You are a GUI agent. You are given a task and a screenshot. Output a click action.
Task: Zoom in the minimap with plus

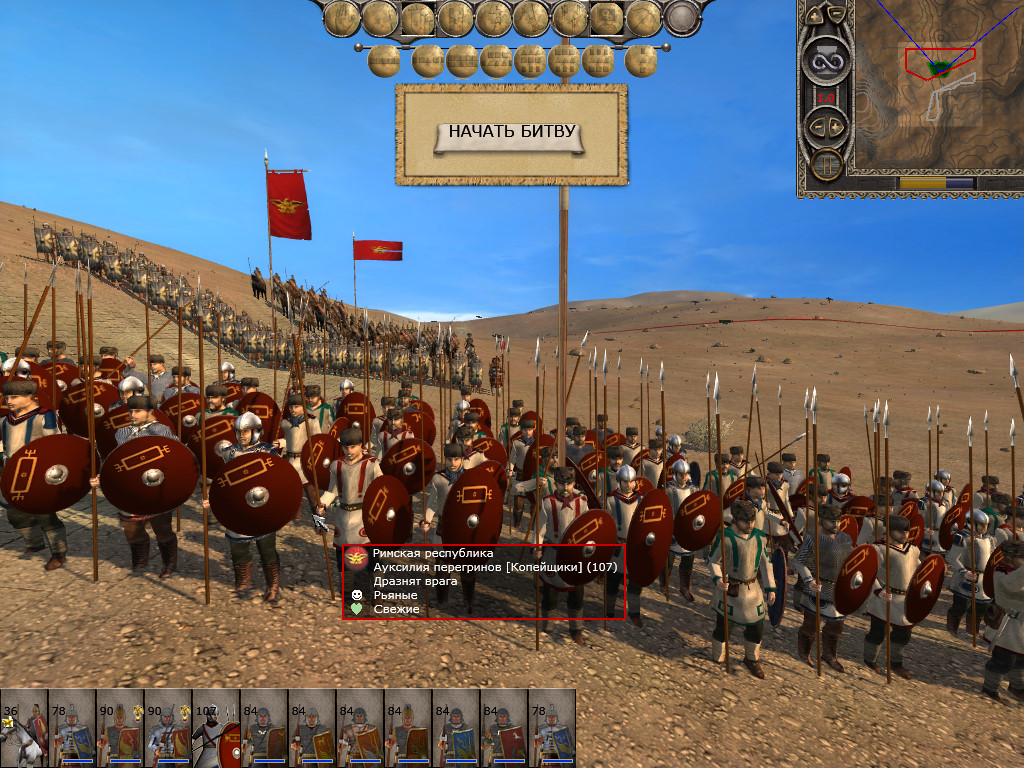(816, 16)
